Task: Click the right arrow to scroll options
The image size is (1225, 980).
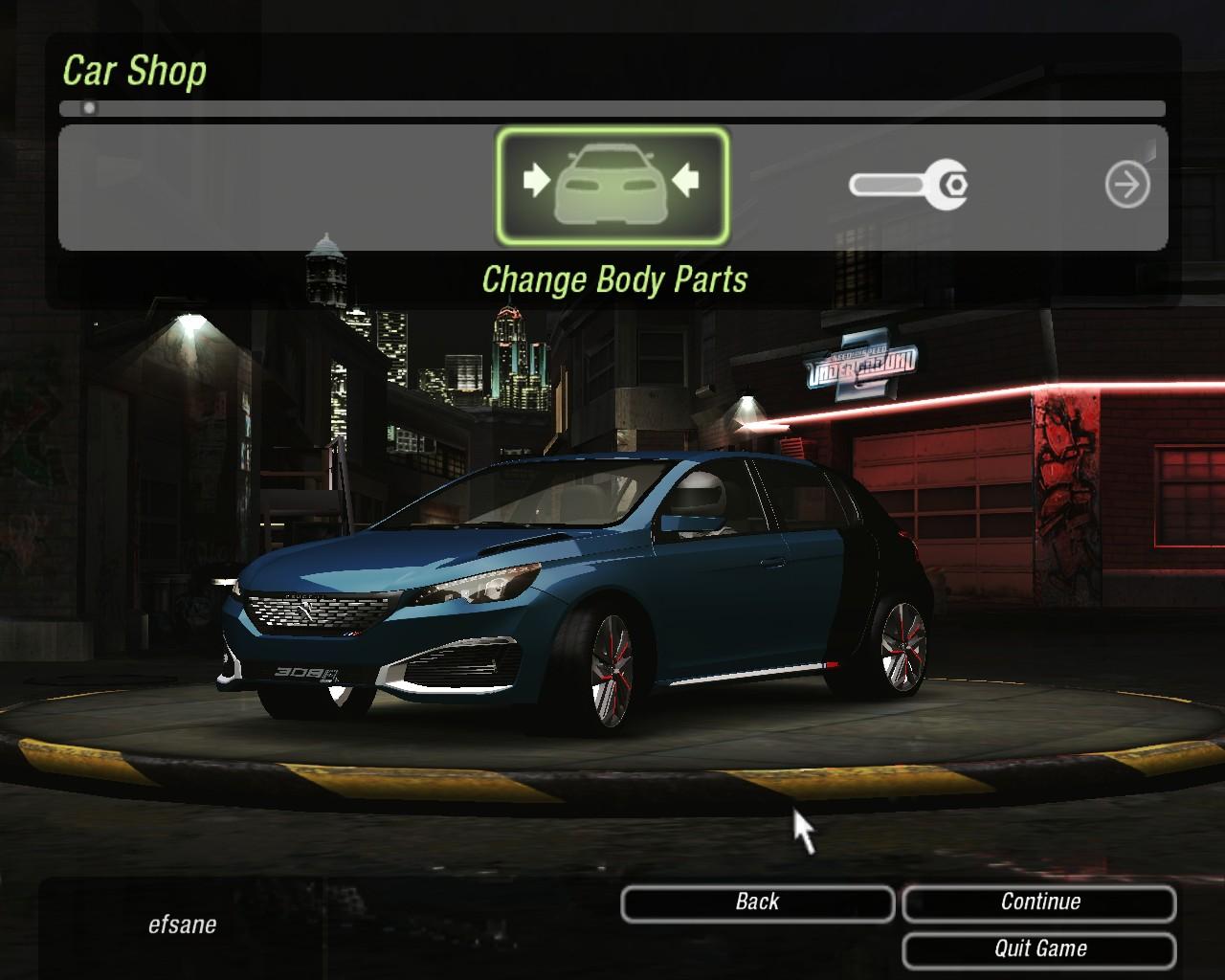Action: [1126, 185]
